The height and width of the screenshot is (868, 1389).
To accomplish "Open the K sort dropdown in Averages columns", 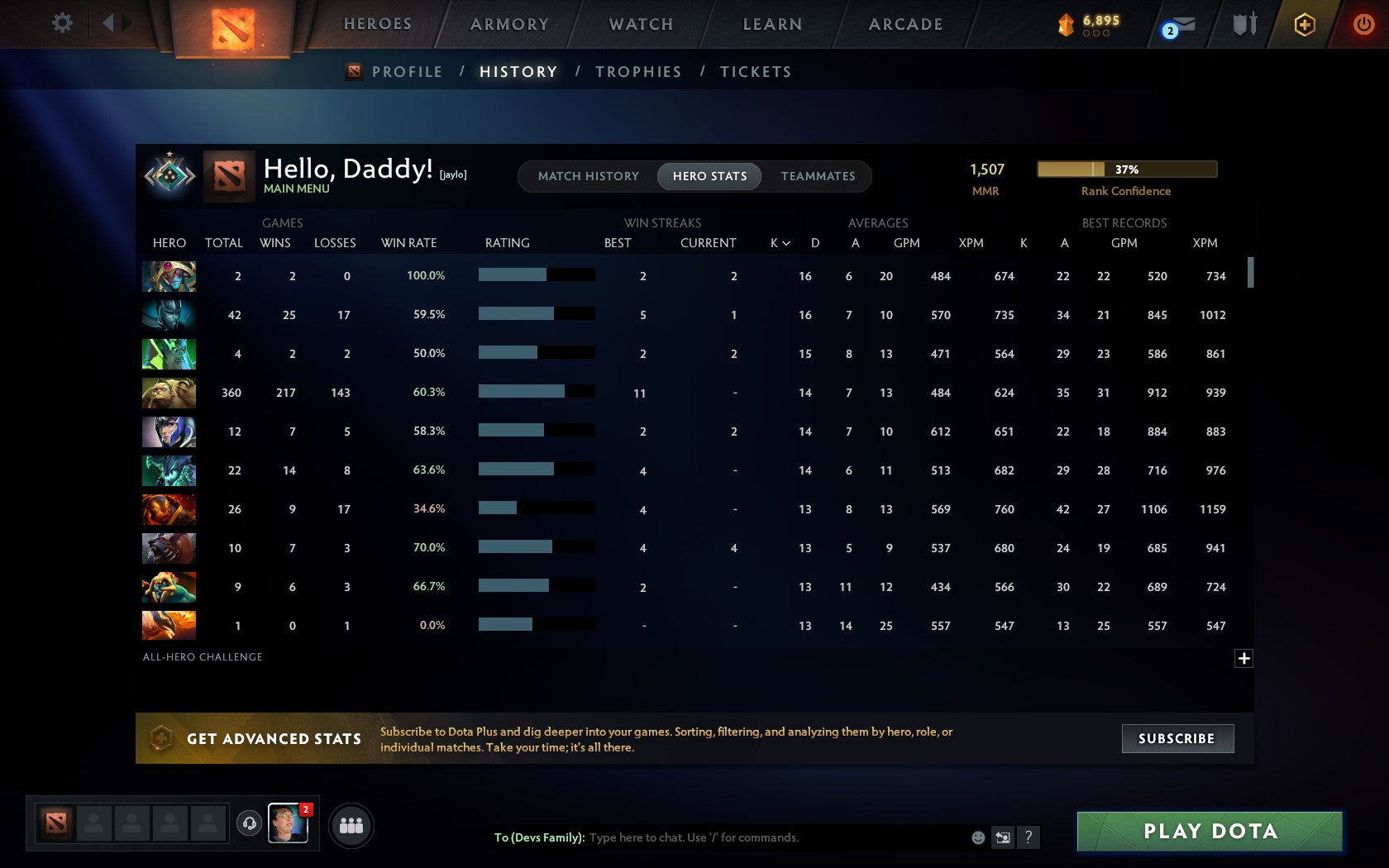I will 778,243.
